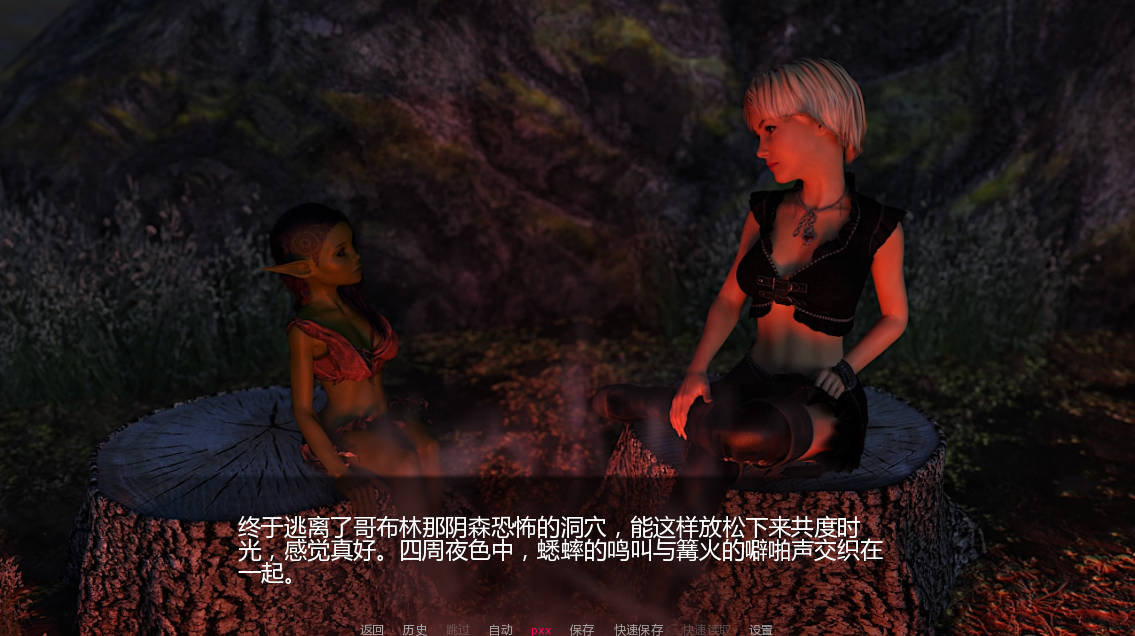Click the greyed-out 跳过 (Skip) button
This screenshot has width=1135, height=636.
pyautogui.click(x=458, y=630)
